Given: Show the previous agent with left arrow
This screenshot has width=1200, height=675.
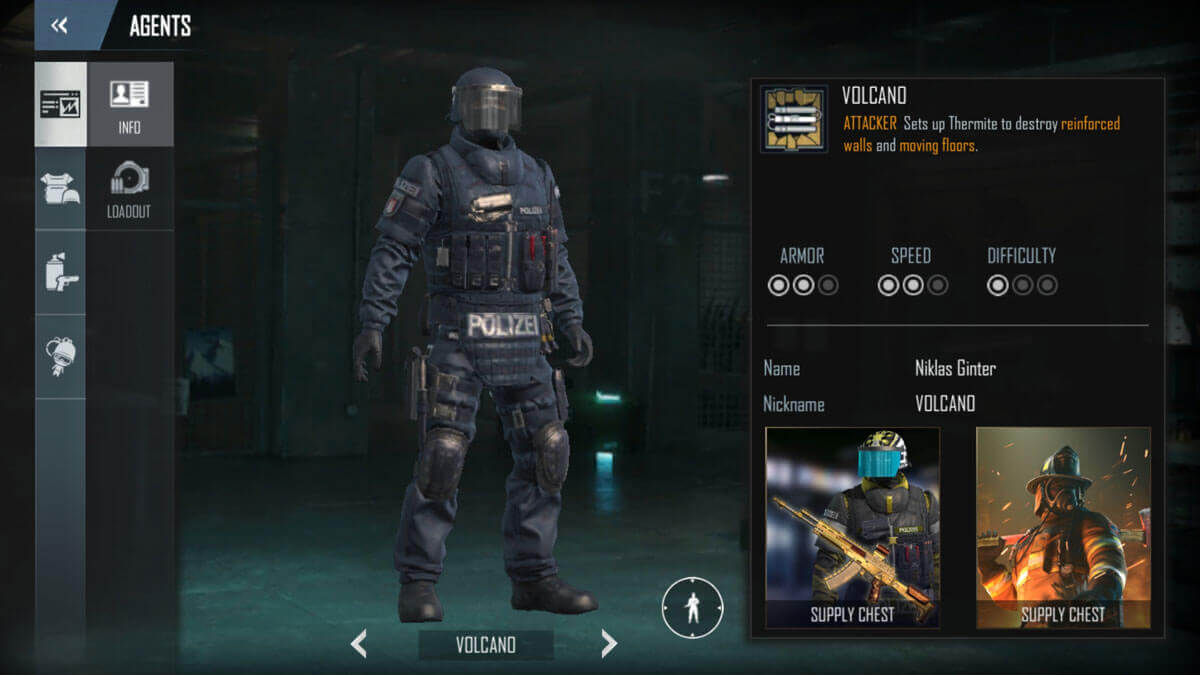Looking at the screenshot, I should (x=359, y=644).
